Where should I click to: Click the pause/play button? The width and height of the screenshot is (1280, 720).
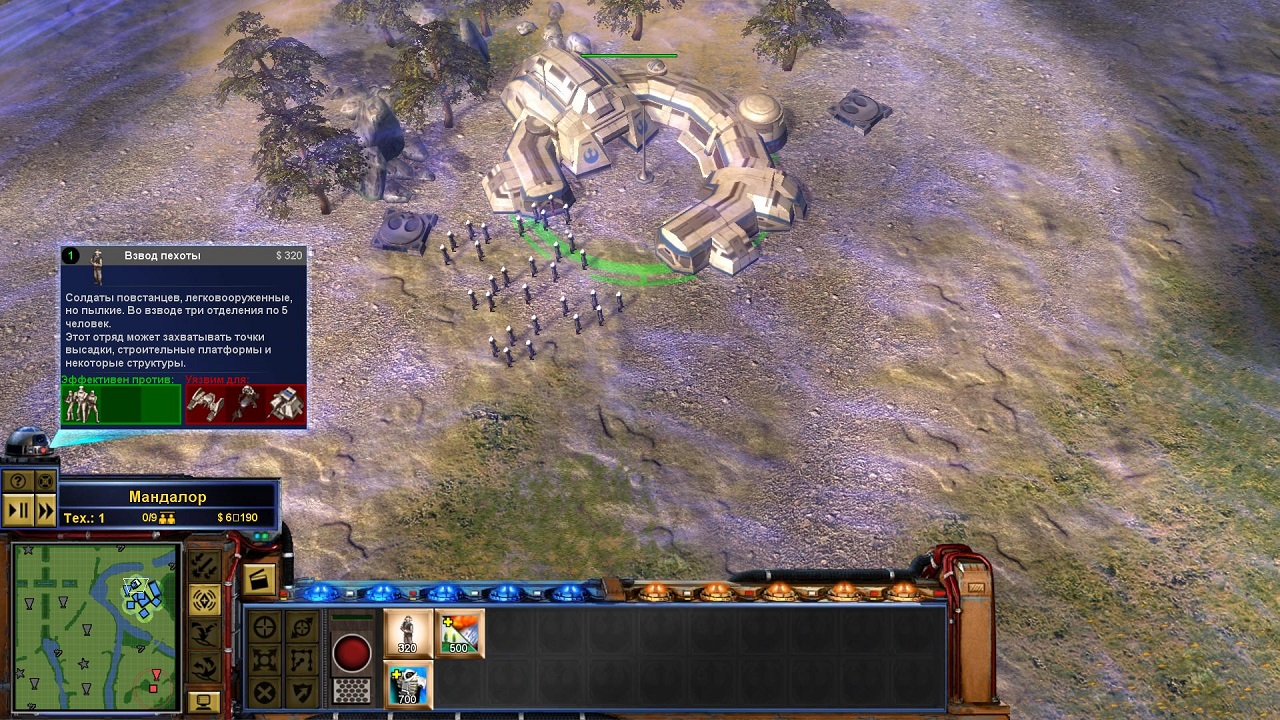tap(19, 510)
